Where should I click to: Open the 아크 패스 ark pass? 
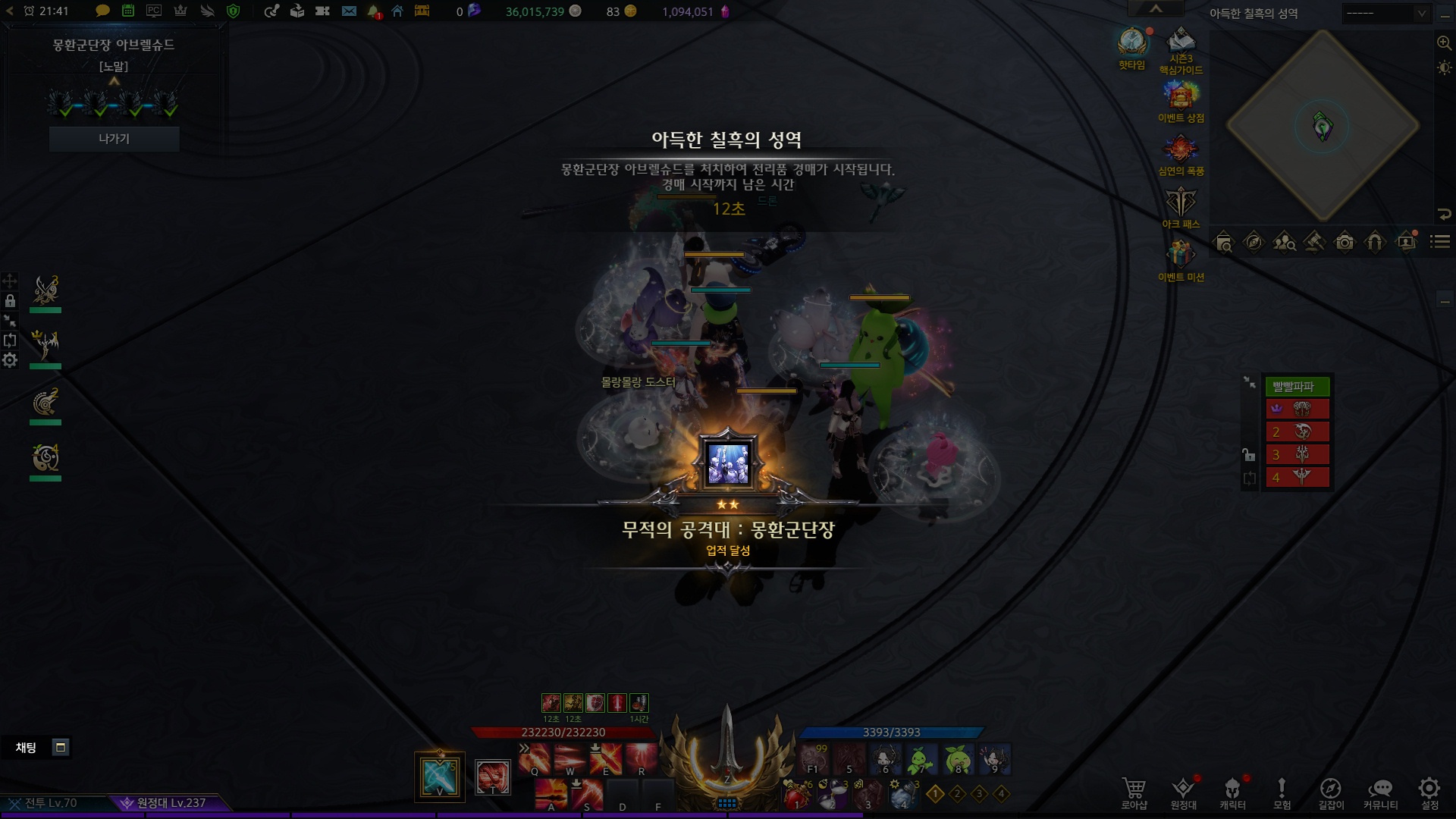[1181, 205]
